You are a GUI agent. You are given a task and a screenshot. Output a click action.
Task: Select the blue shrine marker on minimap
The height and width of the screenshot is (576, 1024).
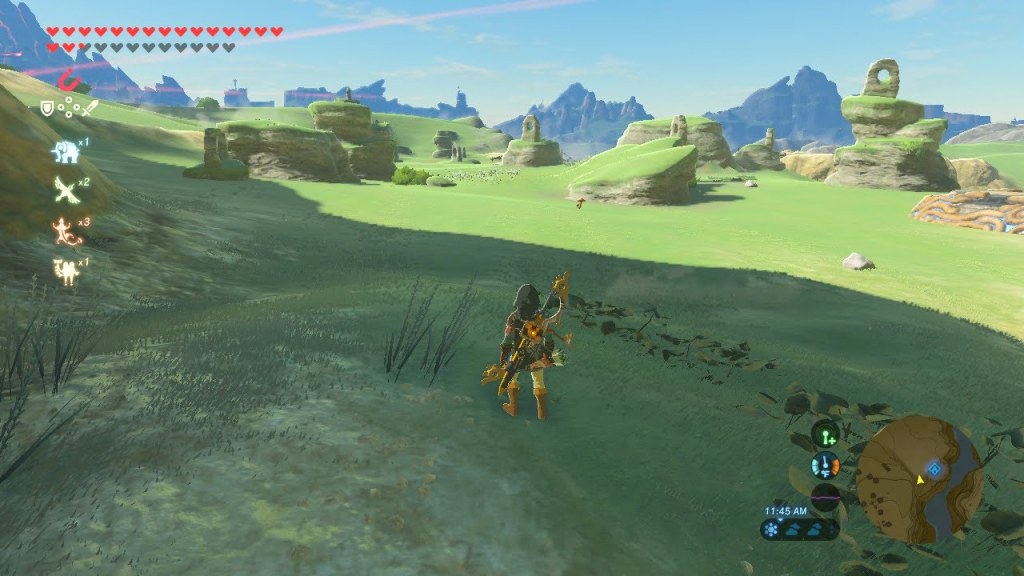tap(934, 468)
